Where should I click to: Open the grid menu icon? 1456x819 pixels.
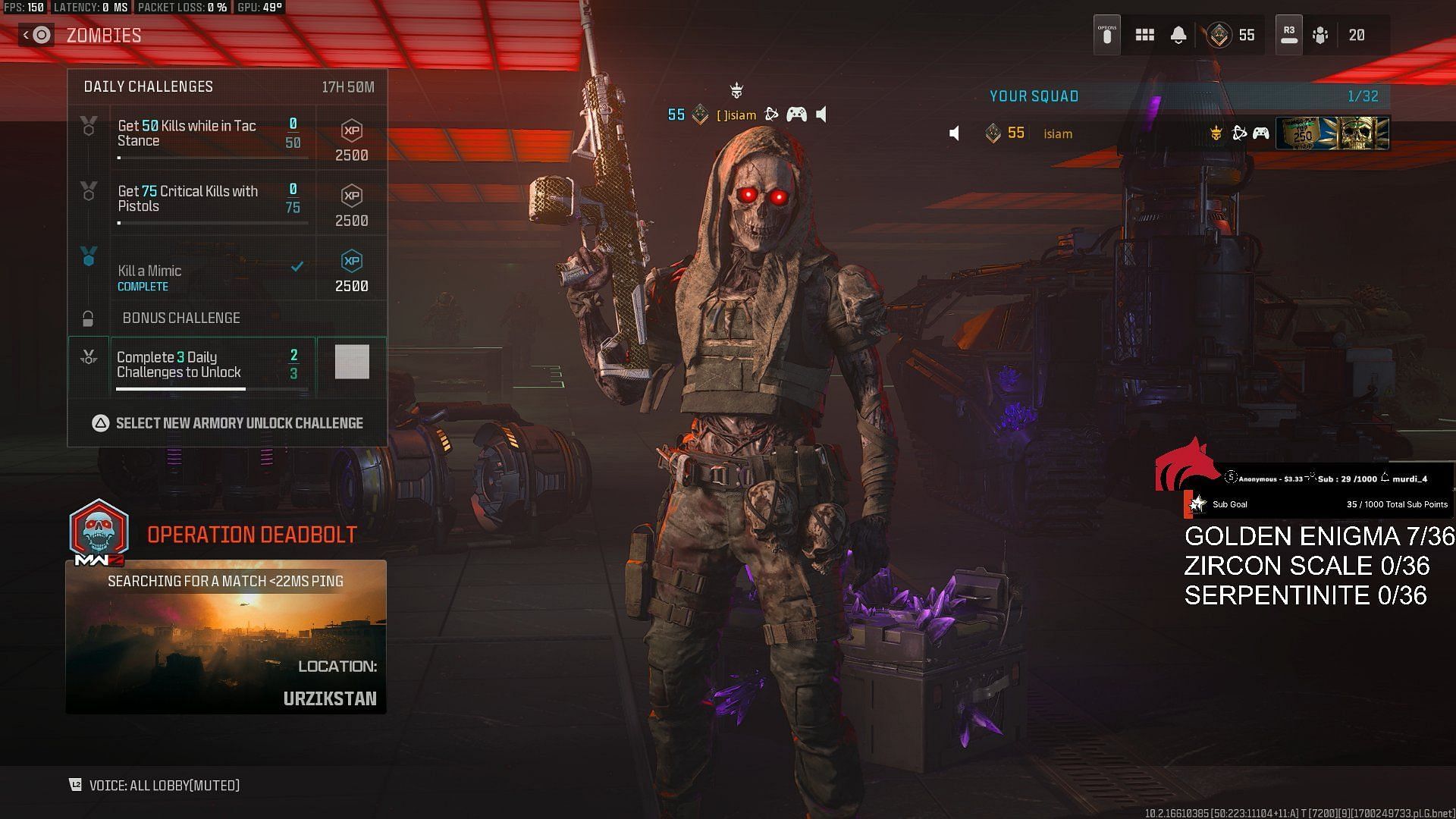[x=1144, y=35]
